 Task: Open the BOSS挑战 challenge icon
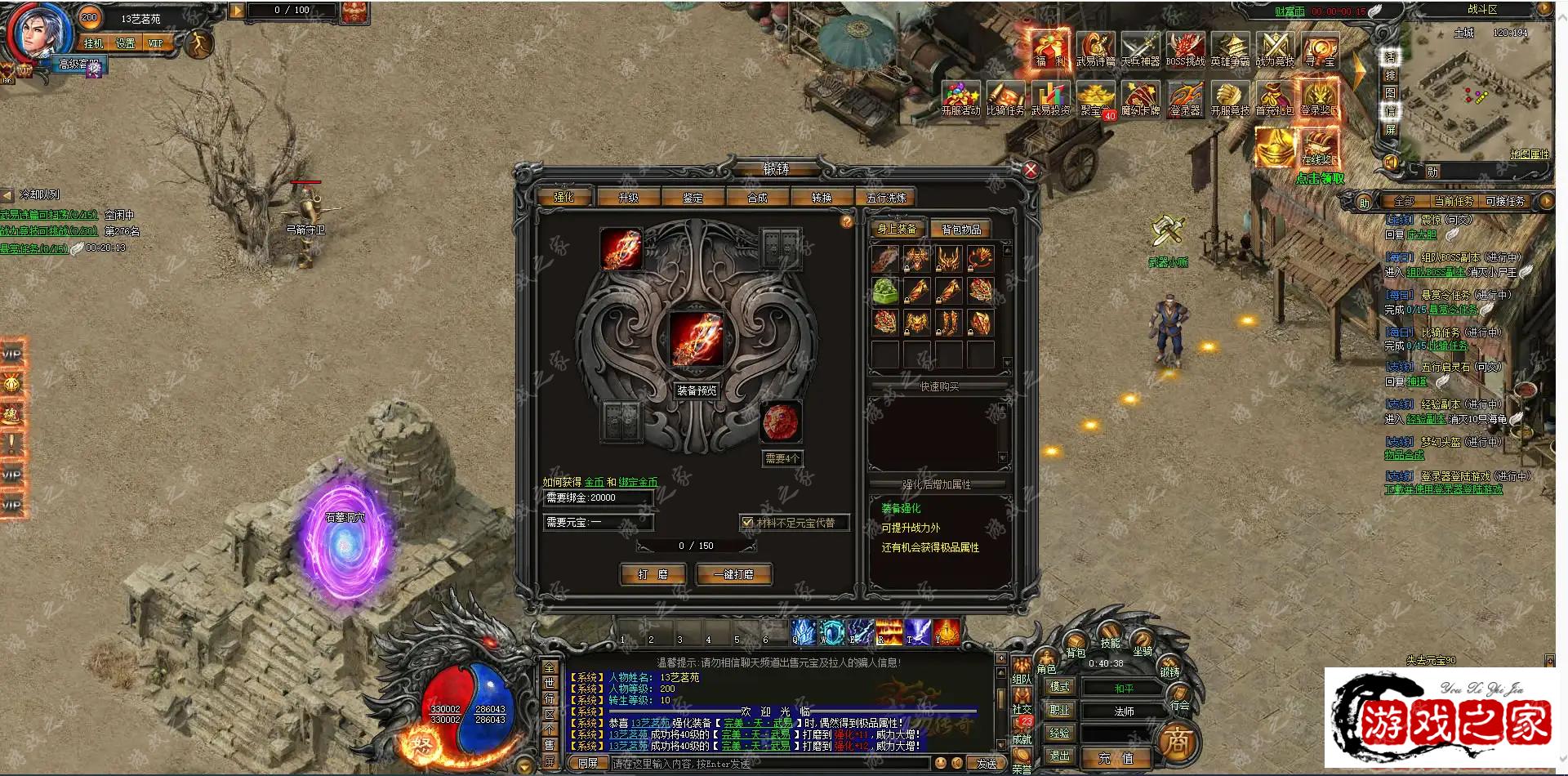pyautogui.click(x=1185, y=49)
